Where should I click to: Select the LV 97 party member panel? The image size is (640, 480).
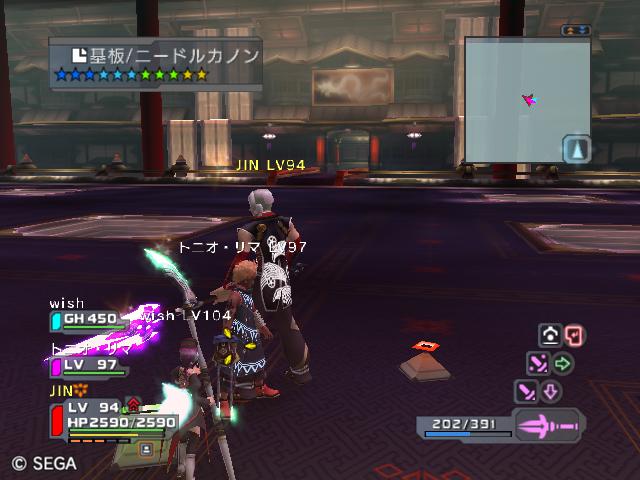click(88, 365)
